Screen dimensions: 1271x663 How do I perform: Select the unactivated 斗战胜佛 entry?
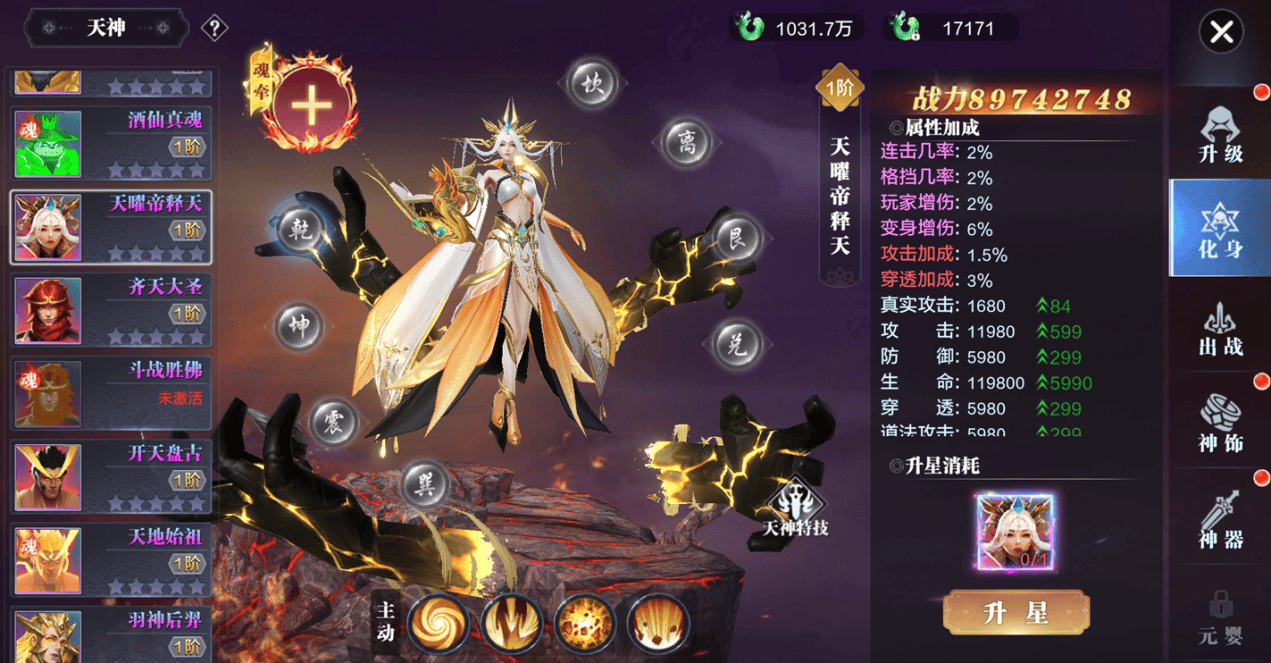click(110, 394)
